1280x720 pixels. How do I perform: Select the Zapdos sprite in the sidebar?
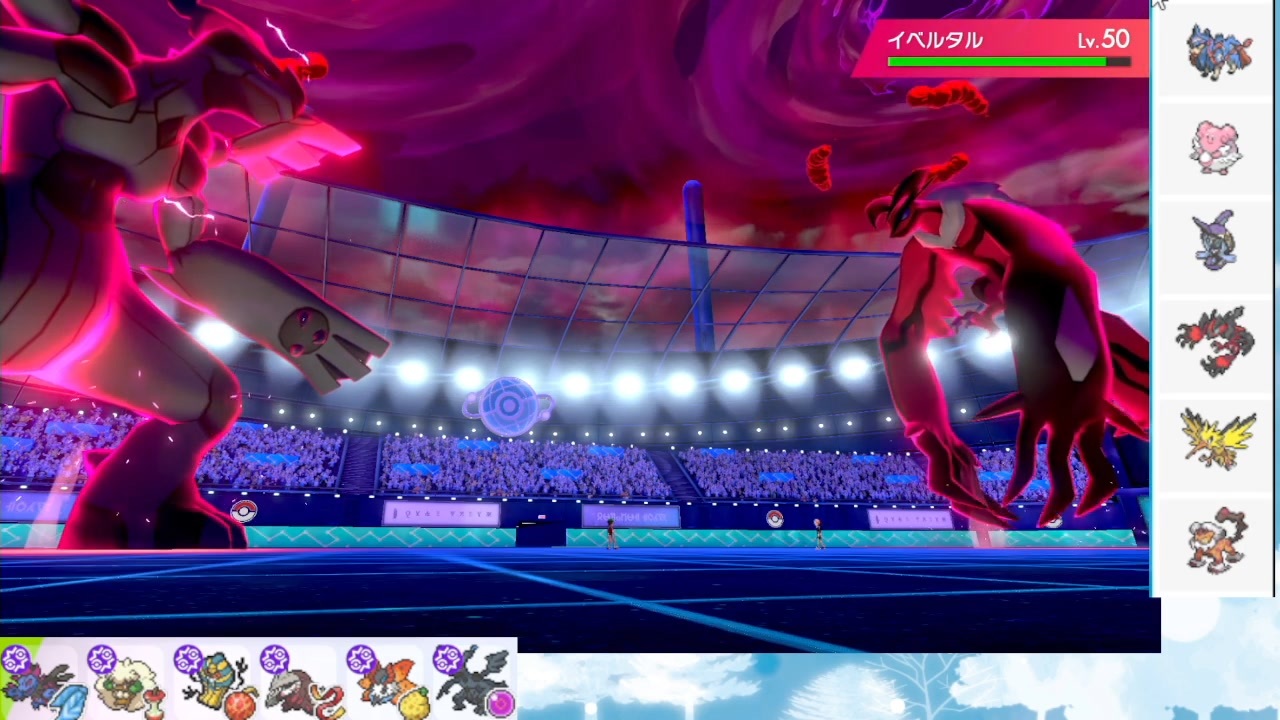[x=1218, y=440]
